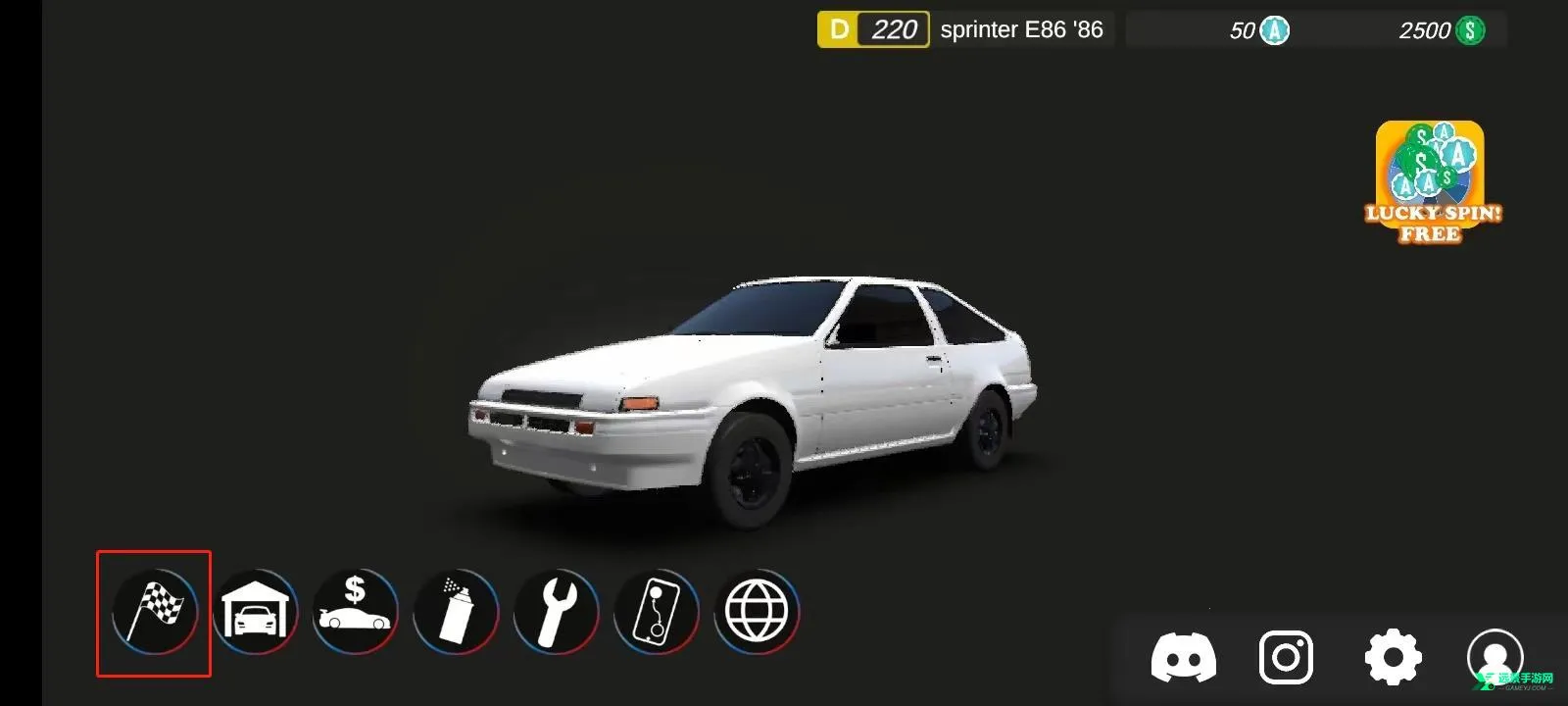
Task: Open the globe online mode icon
Action: pyautogui.click(x=759, y=612)
